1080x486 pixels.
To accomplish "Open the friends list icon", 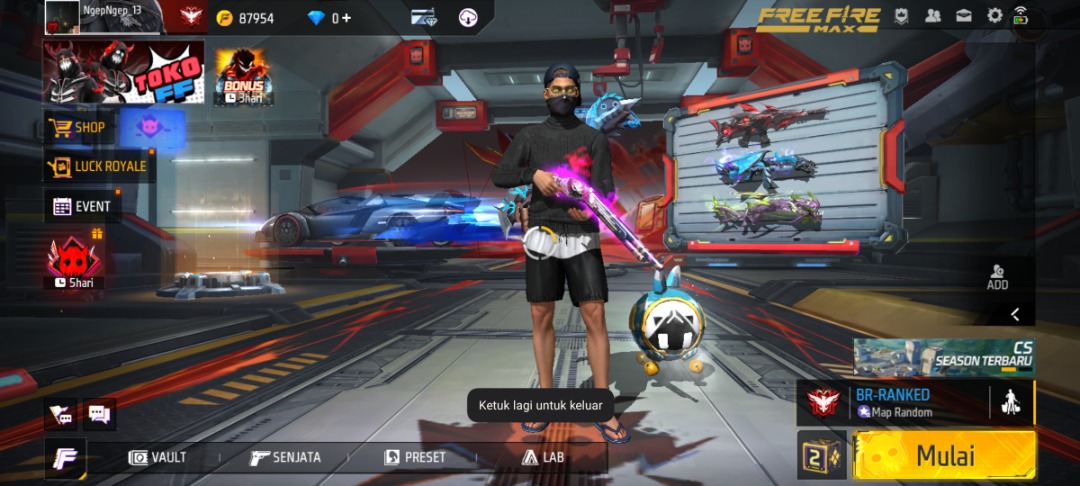I will click(x=933, y=16).
